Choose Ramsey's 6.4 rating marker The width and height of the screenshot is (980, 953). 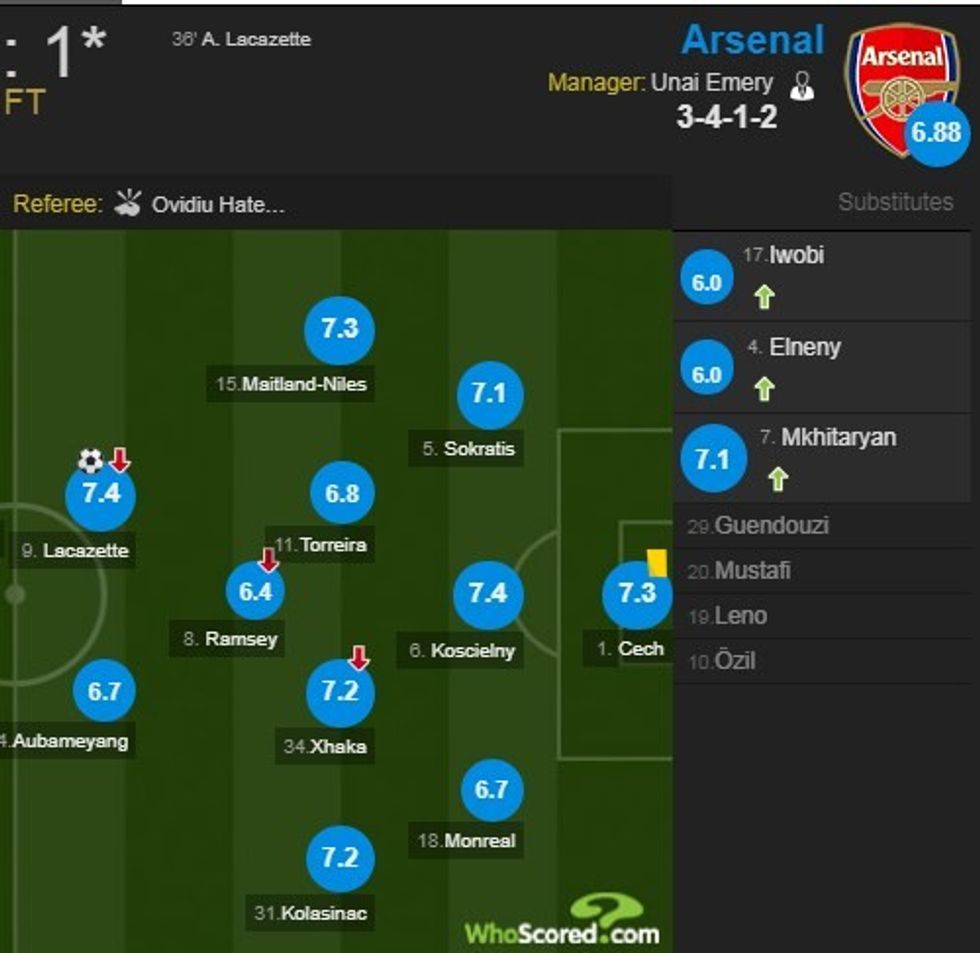pos(255,591)
